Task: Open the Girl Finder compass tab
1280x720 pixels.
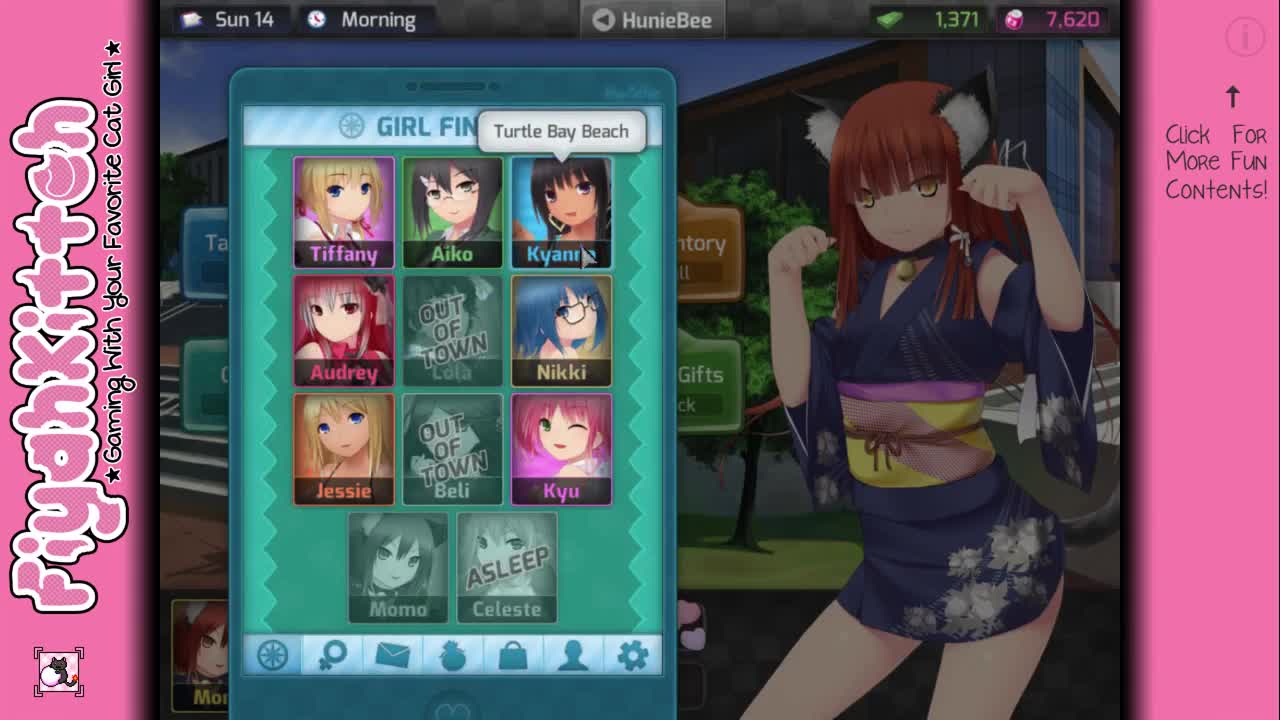Action: 273,655
